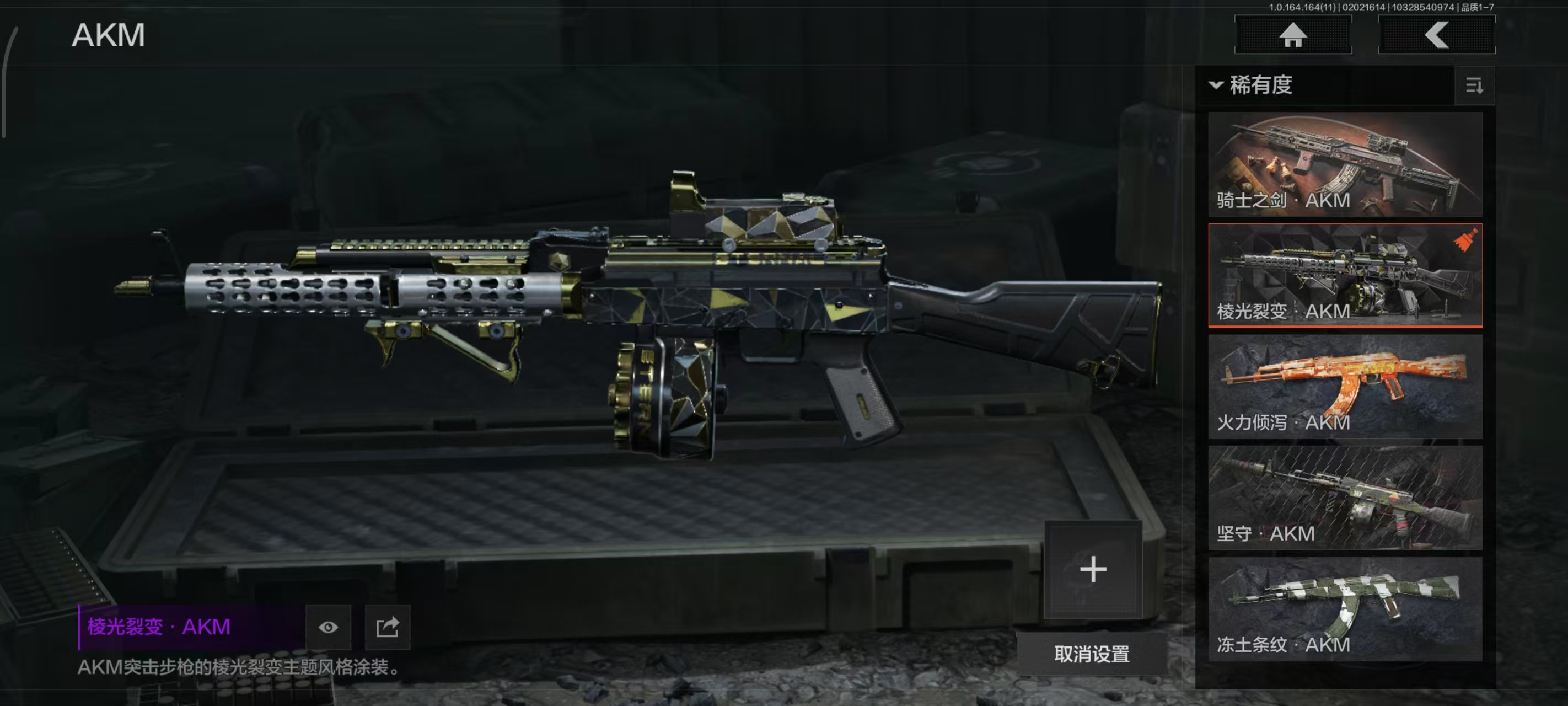Go to the home screen
The height and width of the screenshot is (706, 1568).
[x=1292, y=35]
